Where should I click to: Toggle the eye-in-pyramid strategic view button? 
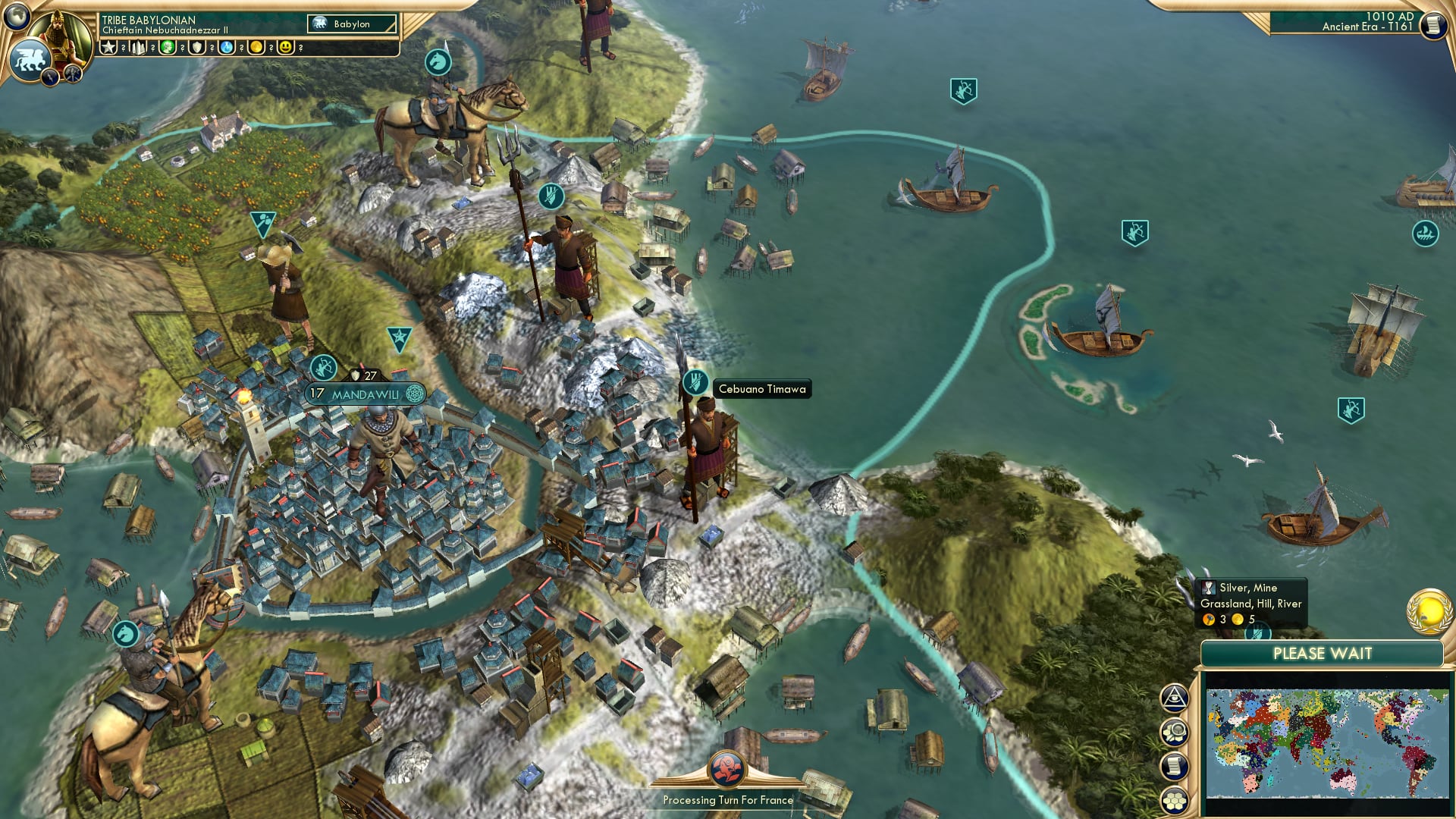[1175, 698]
